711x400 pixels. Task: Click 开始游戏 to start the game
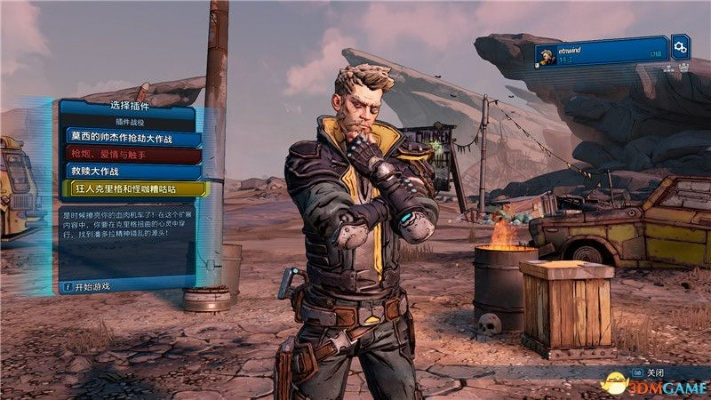pos(96,286)
